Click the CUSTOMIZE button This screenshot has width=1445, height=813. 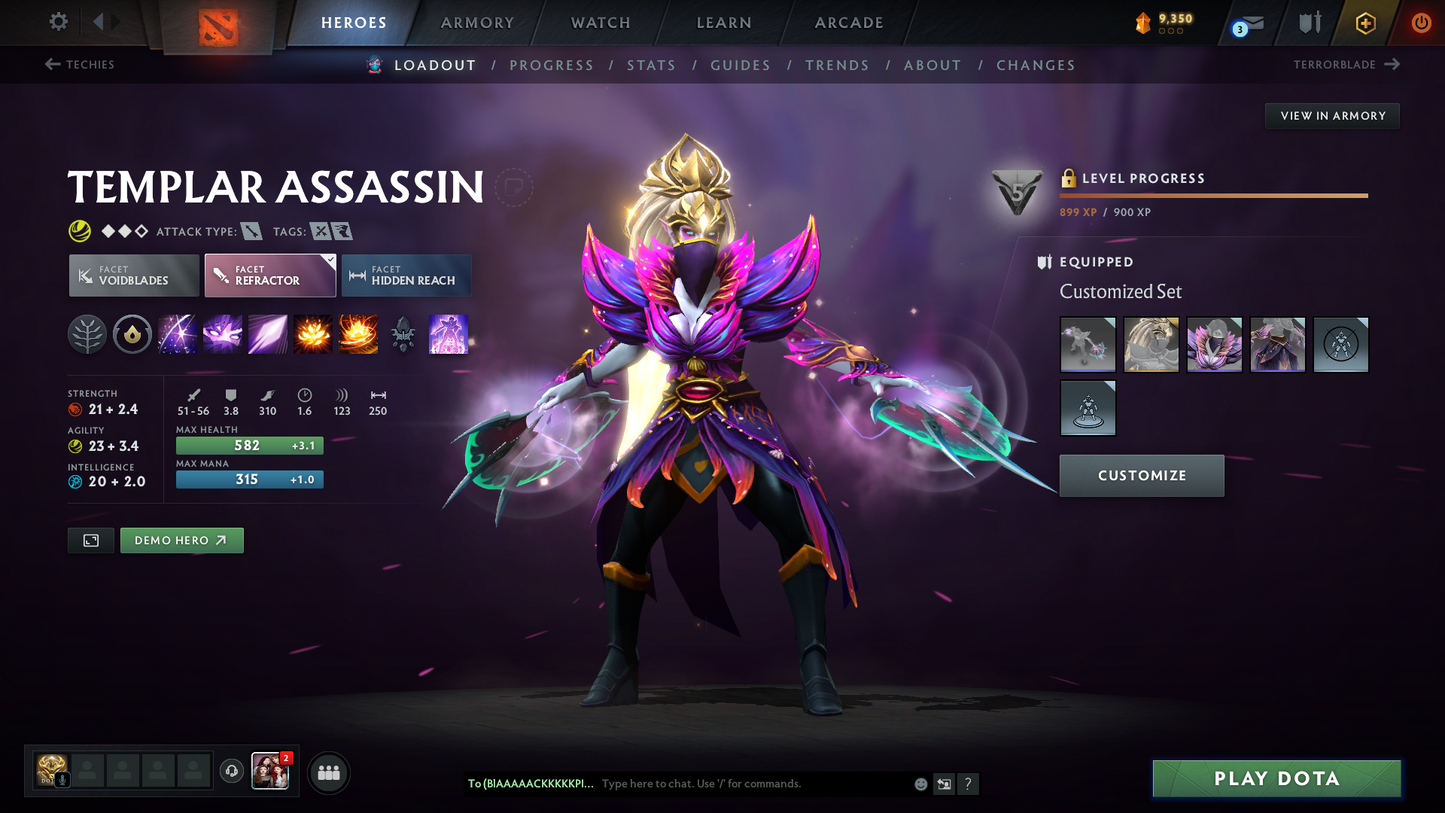coord(1141,475)
